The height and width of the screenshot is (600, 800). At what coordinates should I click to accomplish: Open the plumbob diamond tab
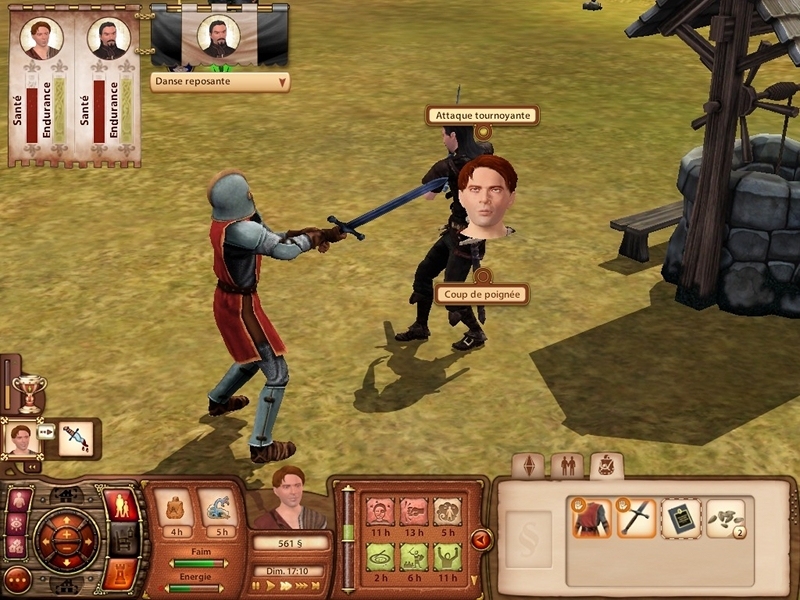click(x=529, y=466)
